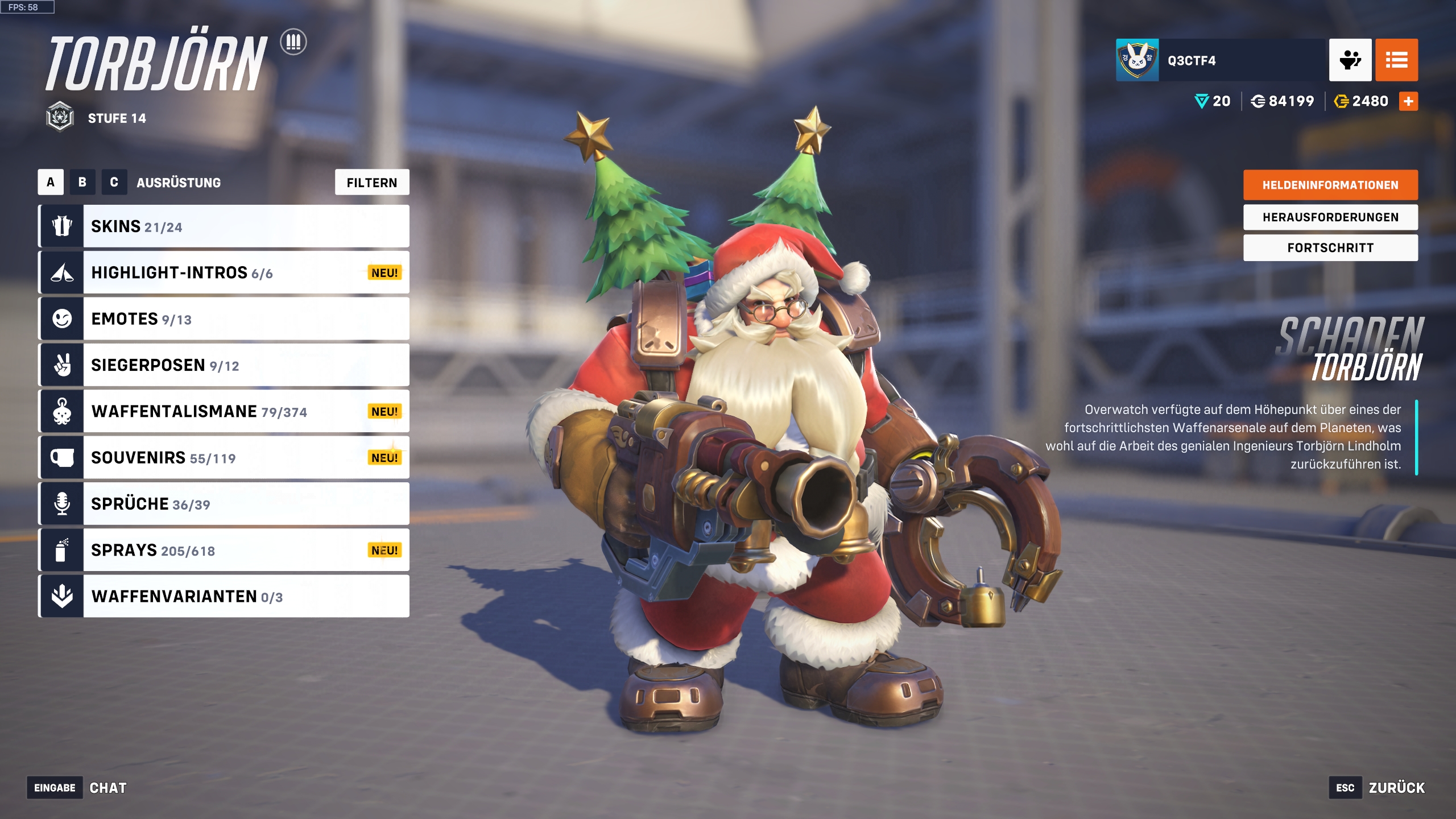Open the Herausforderungen section

1330,217
